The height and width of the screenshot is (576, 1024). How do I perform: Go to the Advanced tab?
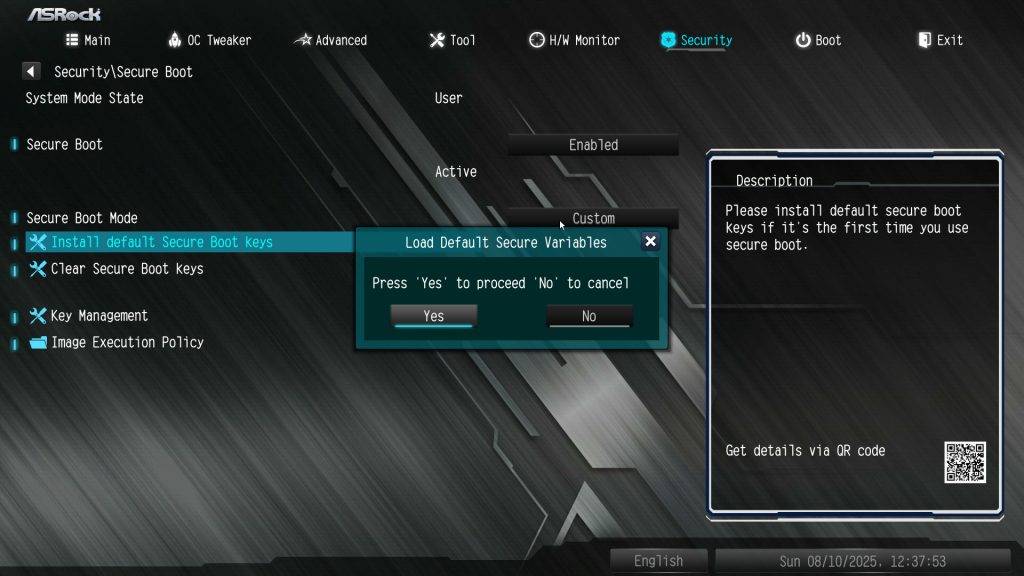[x=331, y=40]
